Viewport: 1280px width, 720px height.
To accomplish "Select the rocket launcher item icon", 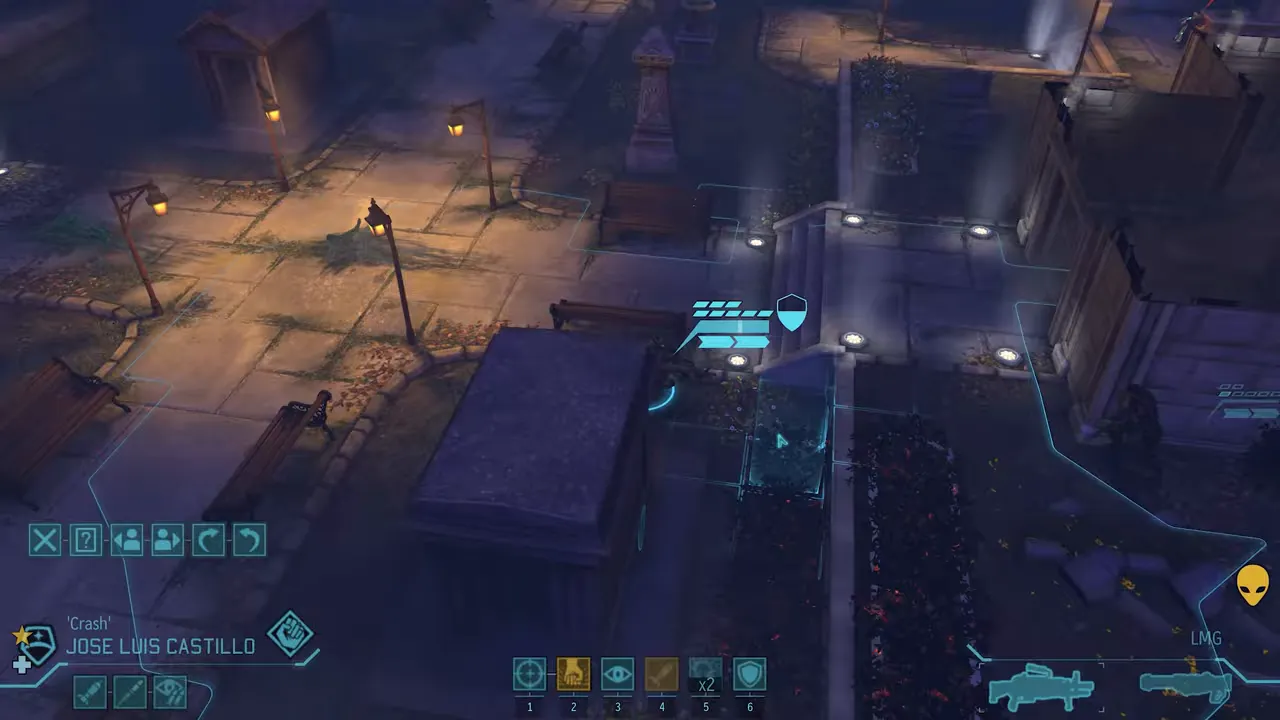I will (88, 691).
